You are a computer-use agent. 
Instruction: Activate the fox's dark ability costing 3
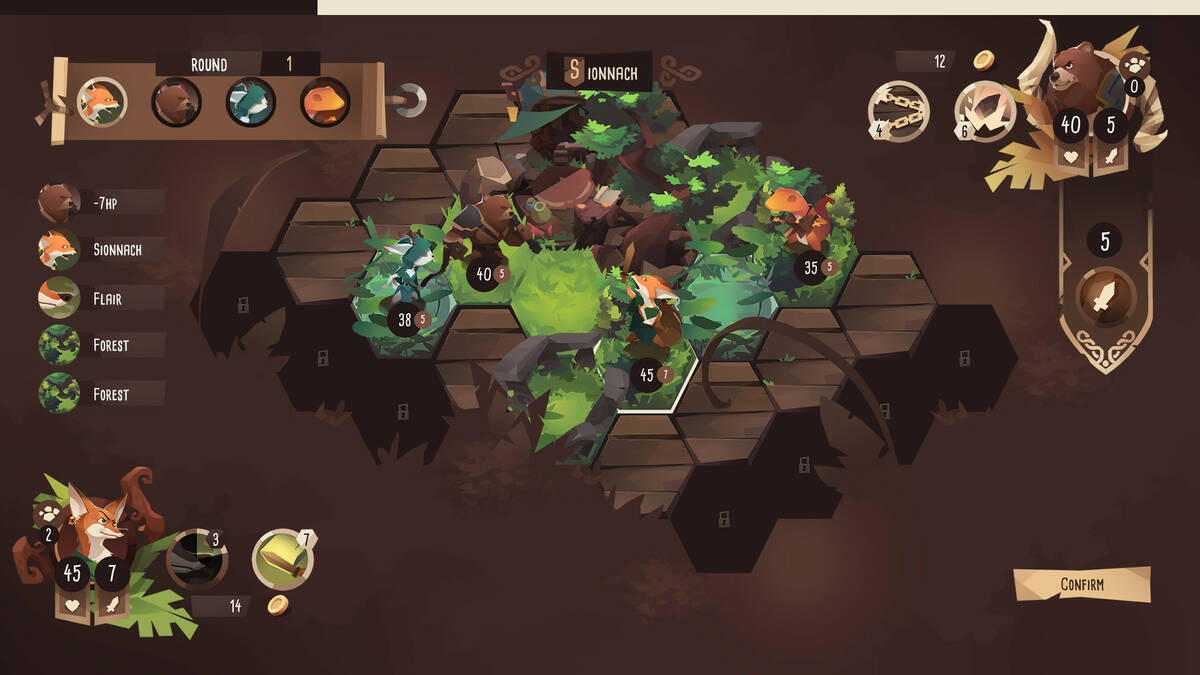point(196,559)
